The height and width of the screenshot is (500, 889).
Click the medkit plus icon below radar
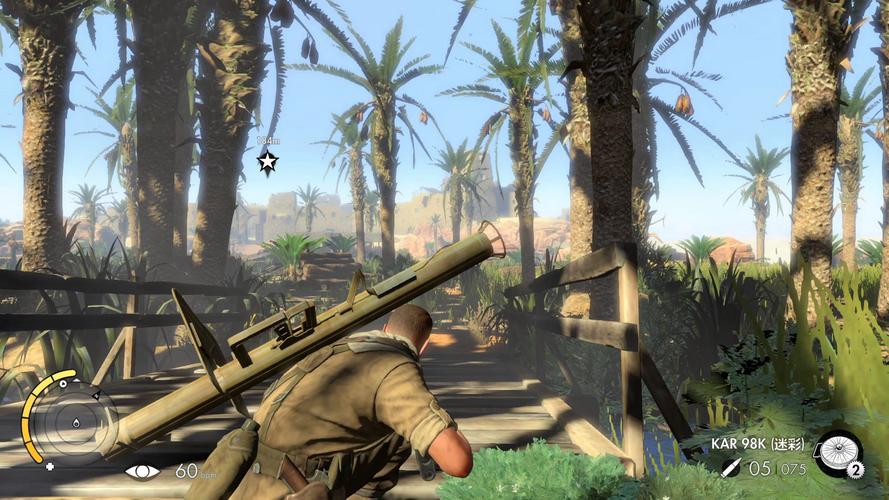[x=50, y=466]
